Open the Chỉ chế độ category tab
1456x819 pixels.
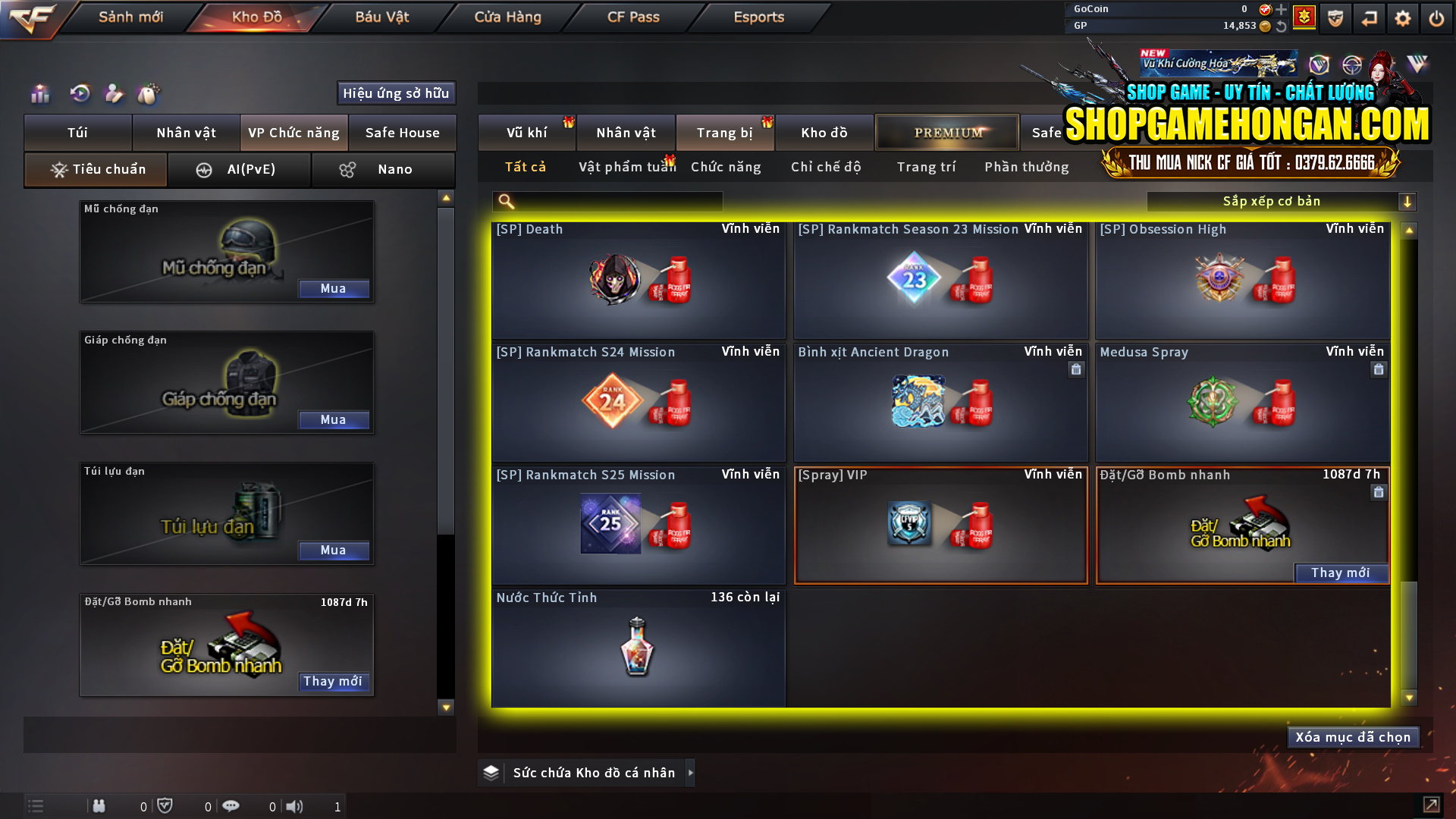pos(826,167)
